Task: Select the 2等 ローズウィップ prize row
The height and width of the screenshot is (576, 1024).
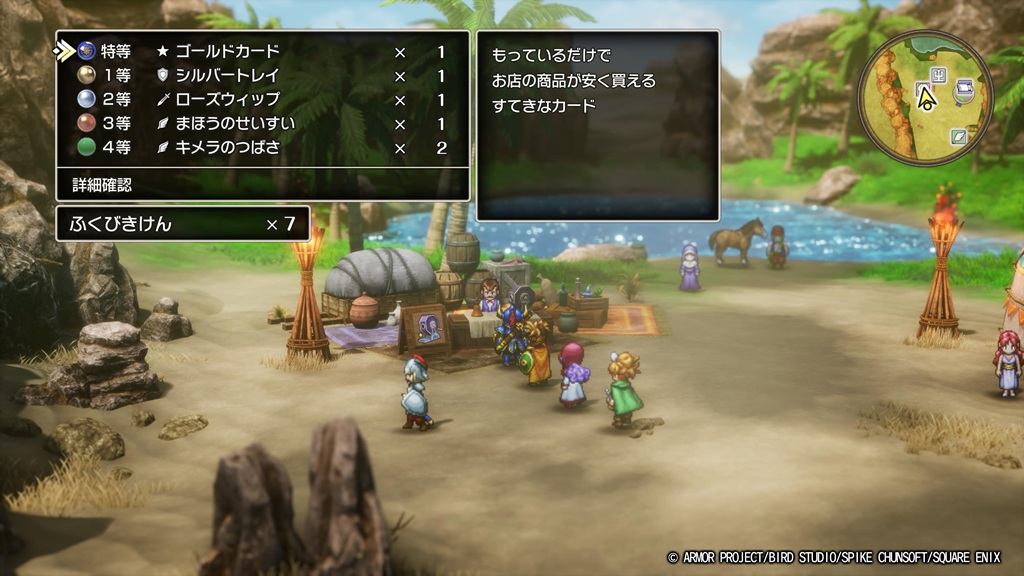Action: 262,100
